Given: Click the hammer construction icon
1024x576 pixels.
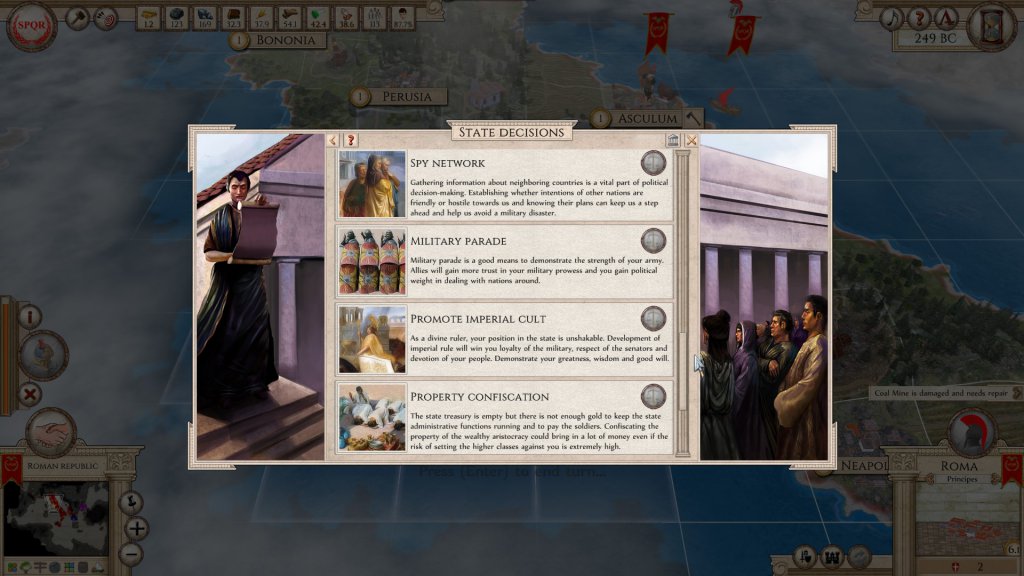Looking at the screenshot, I should 79,17.
